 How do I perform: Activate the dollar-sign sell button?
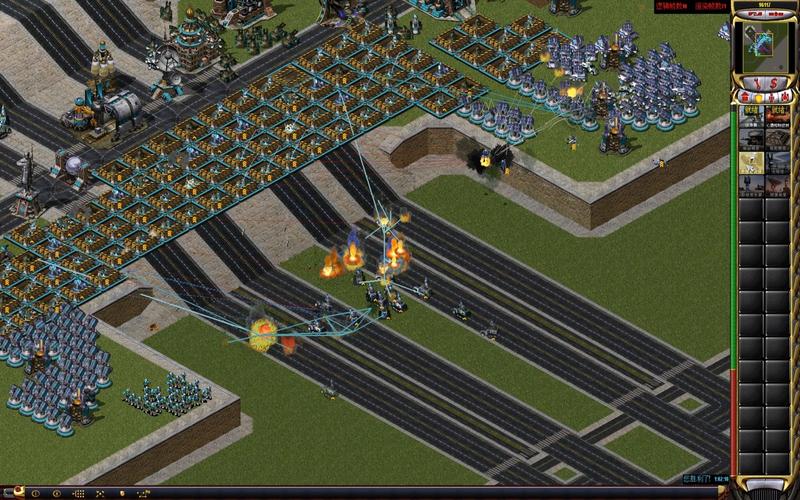tap(775, 82)
